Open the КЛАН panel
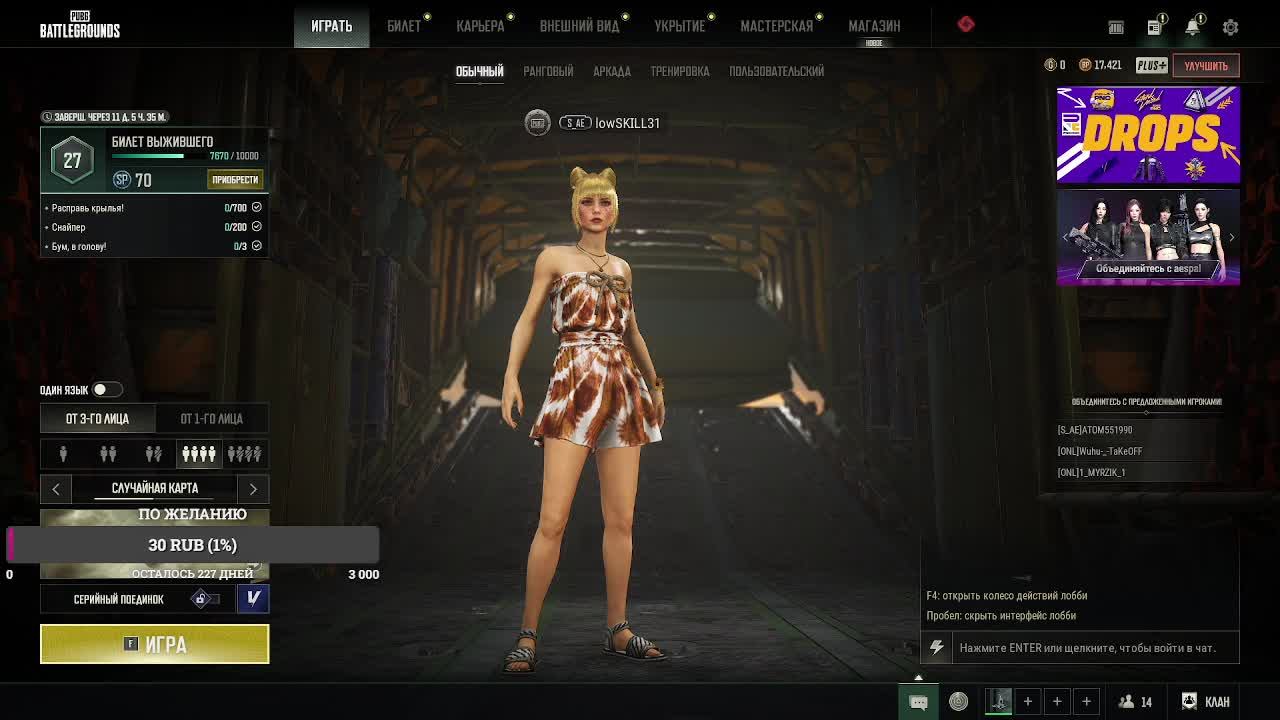Screen dimensions: 1280x720 [1206, 702]
